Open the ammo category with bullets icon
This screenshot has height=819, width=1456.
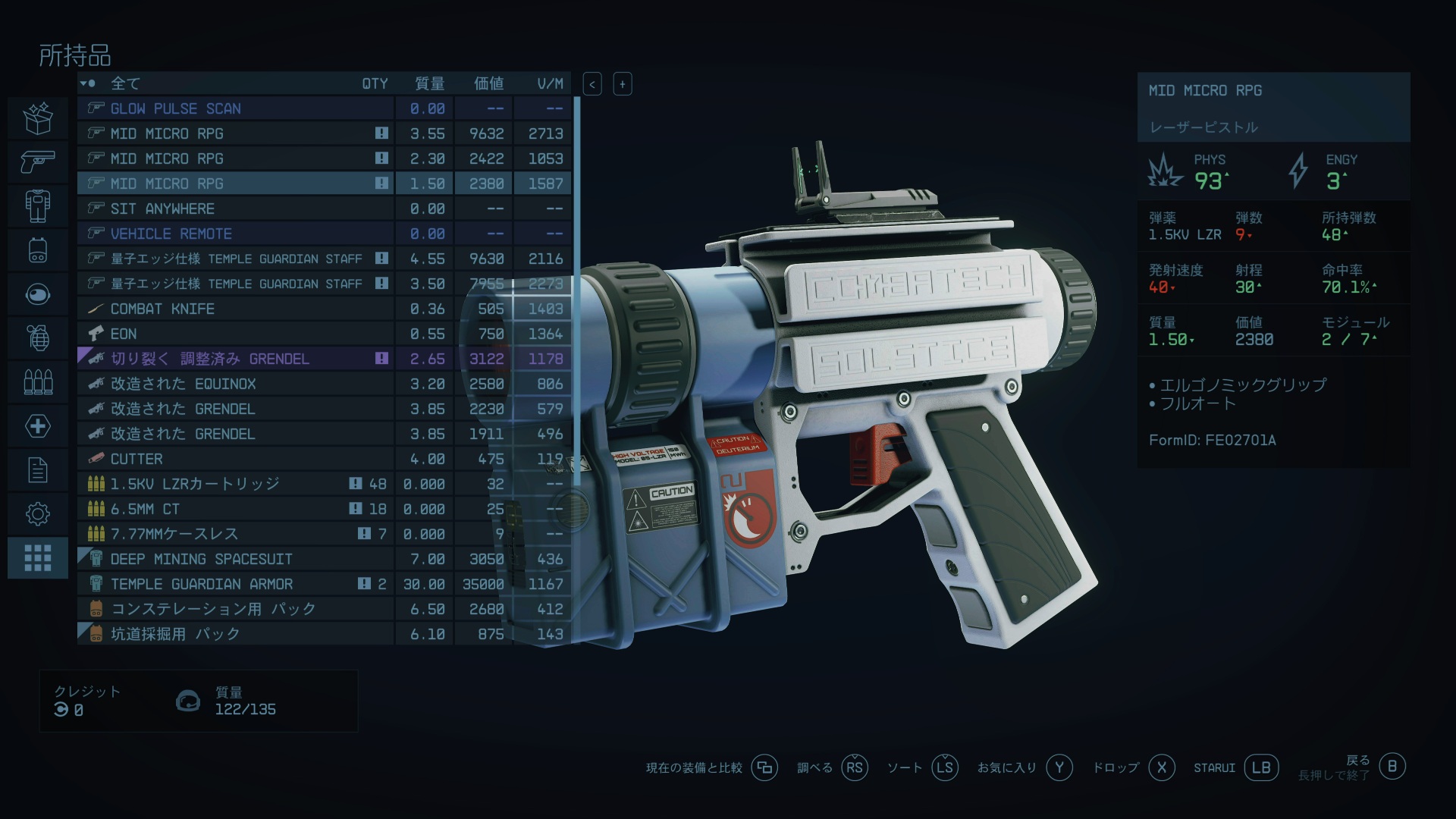pos(38,381)
